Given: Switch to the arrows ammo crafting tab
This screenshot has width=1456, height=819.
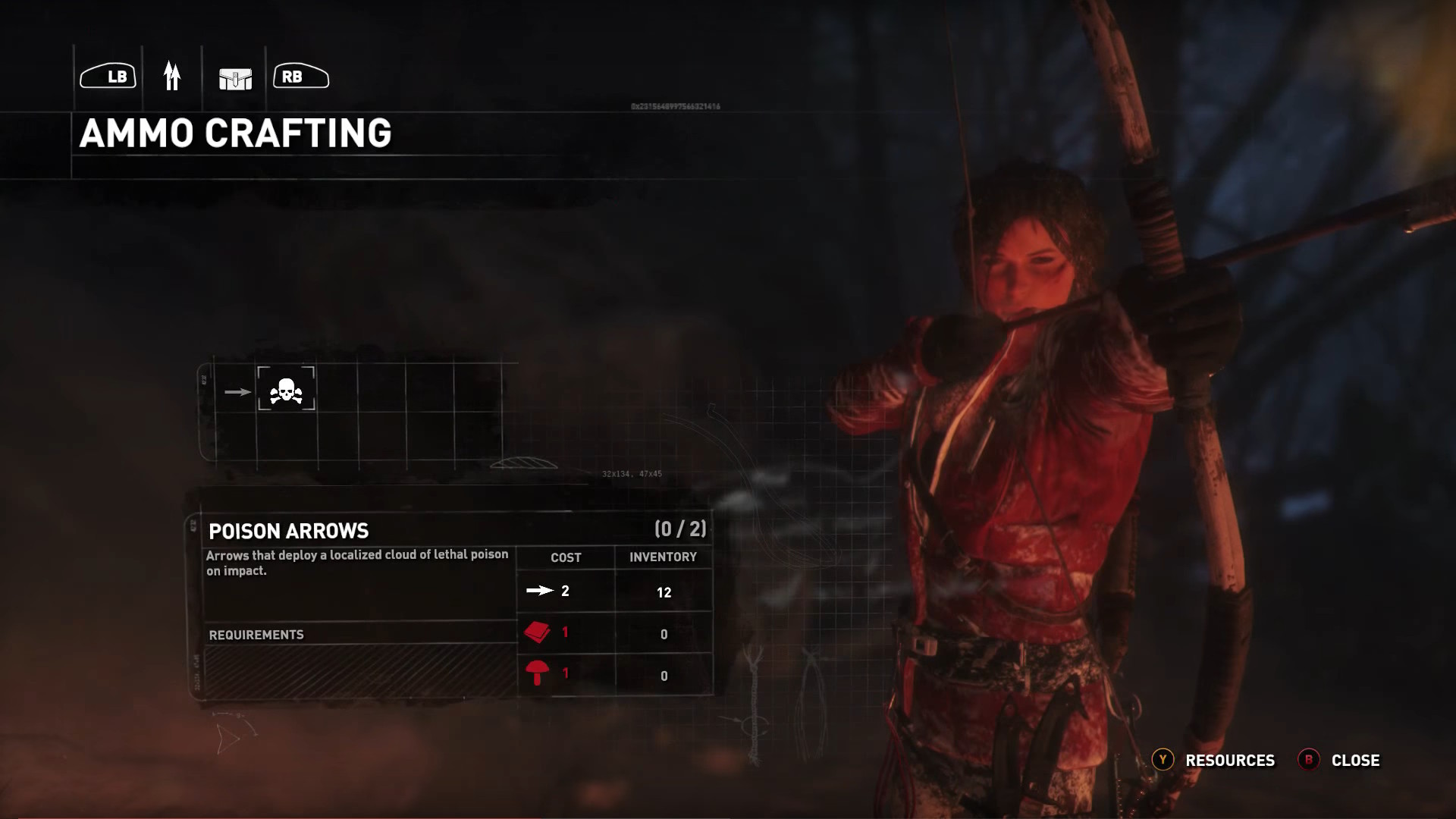Looking at the screenshot, I should coord(172,77).
